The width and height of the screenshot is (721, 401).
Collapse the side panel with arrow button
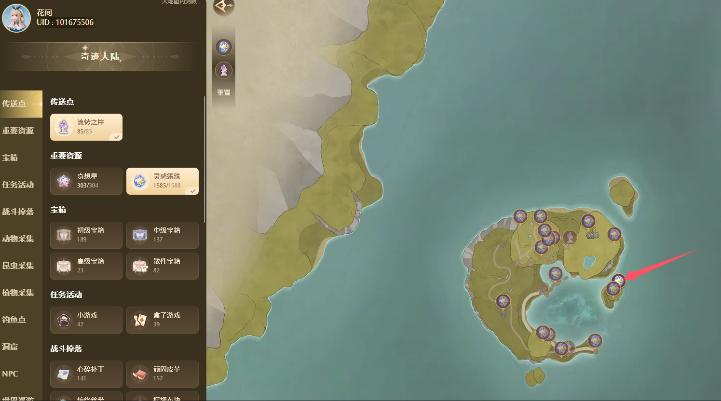(x=224, y=6)
